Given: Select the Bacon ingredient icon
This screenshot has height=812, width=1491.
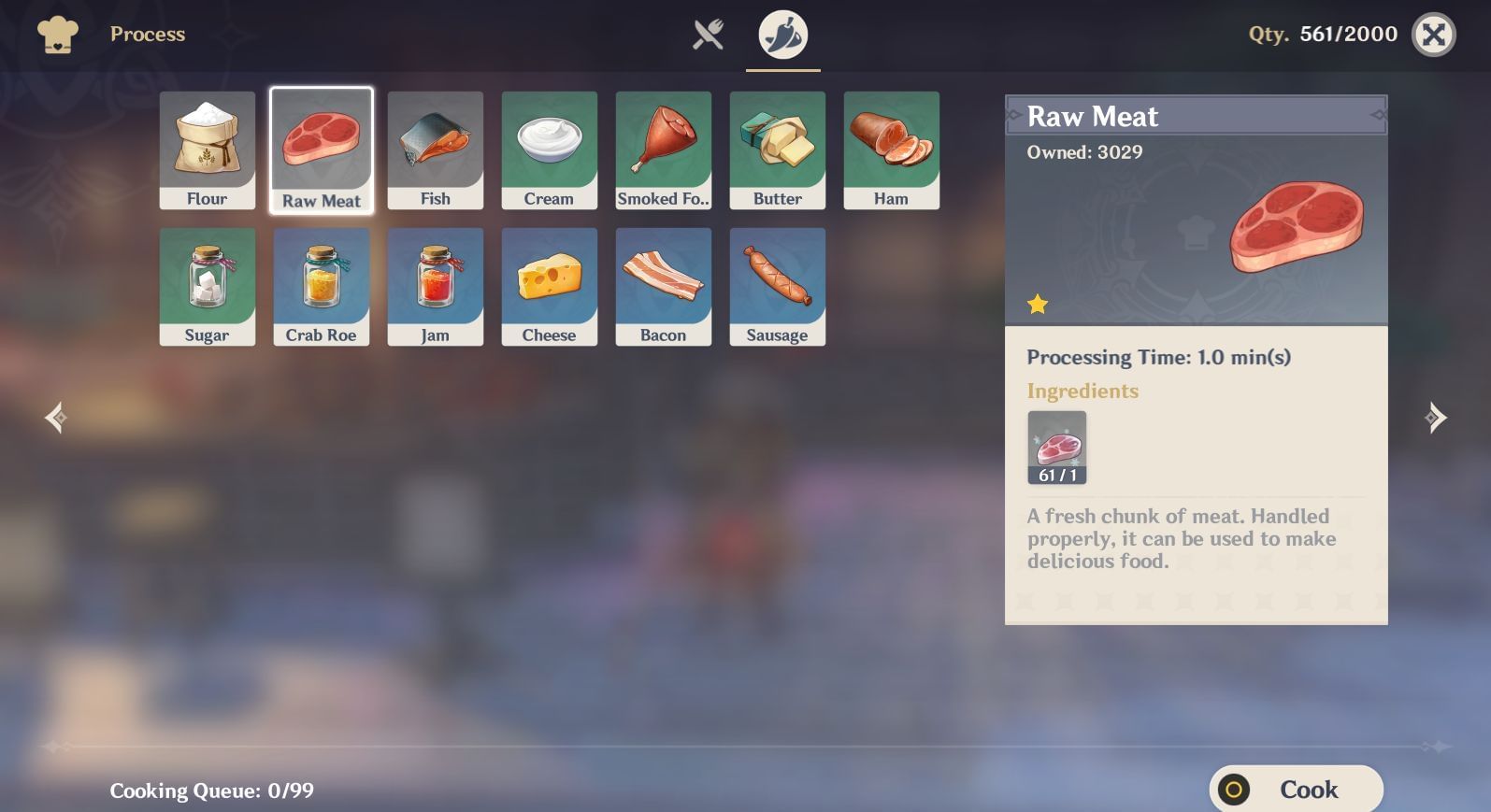Looking at the screenshot, I should (x=663, y=286).
